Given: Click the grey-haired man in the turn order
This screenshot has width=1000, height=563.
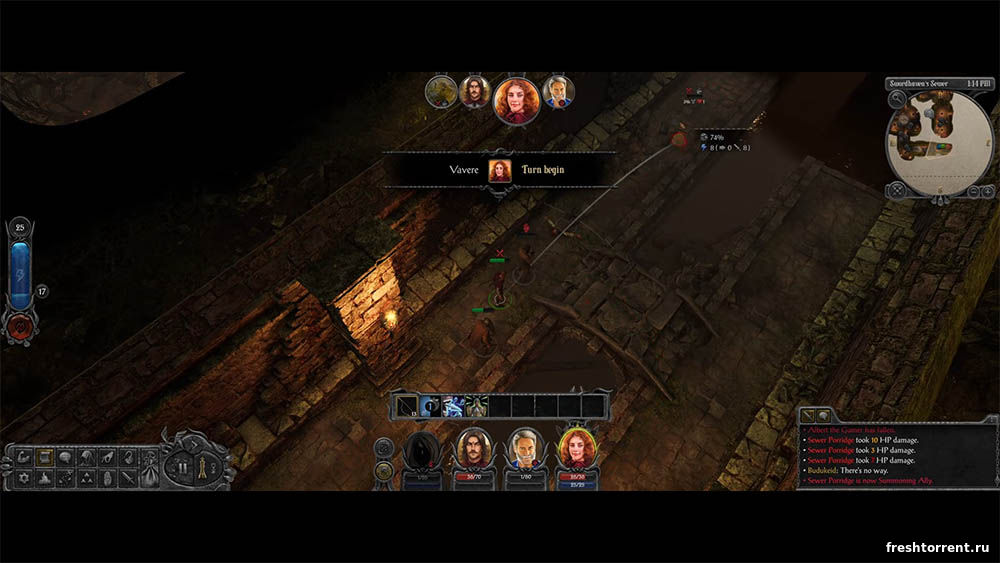Looking at the screenshot, I should click(558, 92).
